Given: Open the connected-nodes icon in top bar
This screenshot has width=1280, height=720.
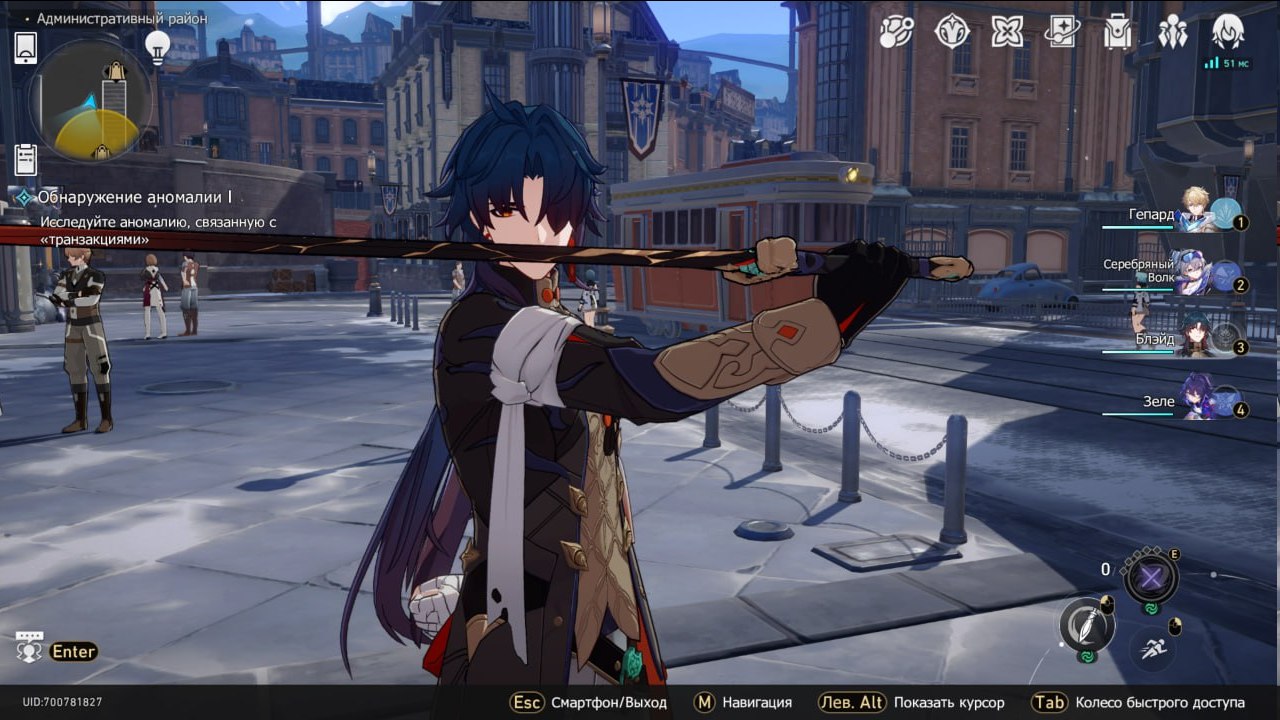Looking at the screenshot, I should tap(896, 32).
